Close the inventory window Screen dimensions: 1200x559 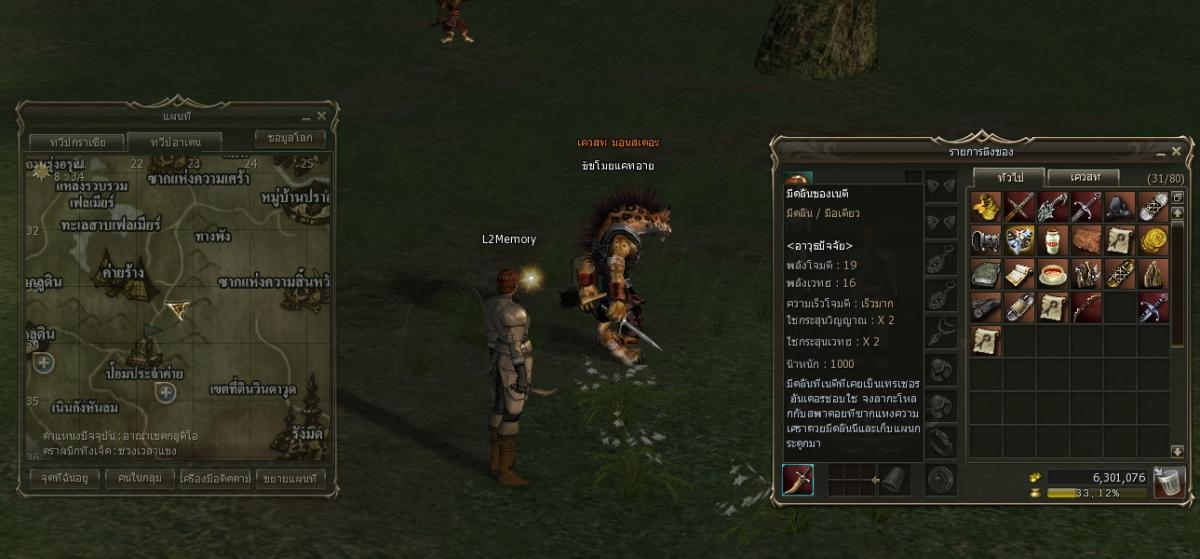(1174, 154)
